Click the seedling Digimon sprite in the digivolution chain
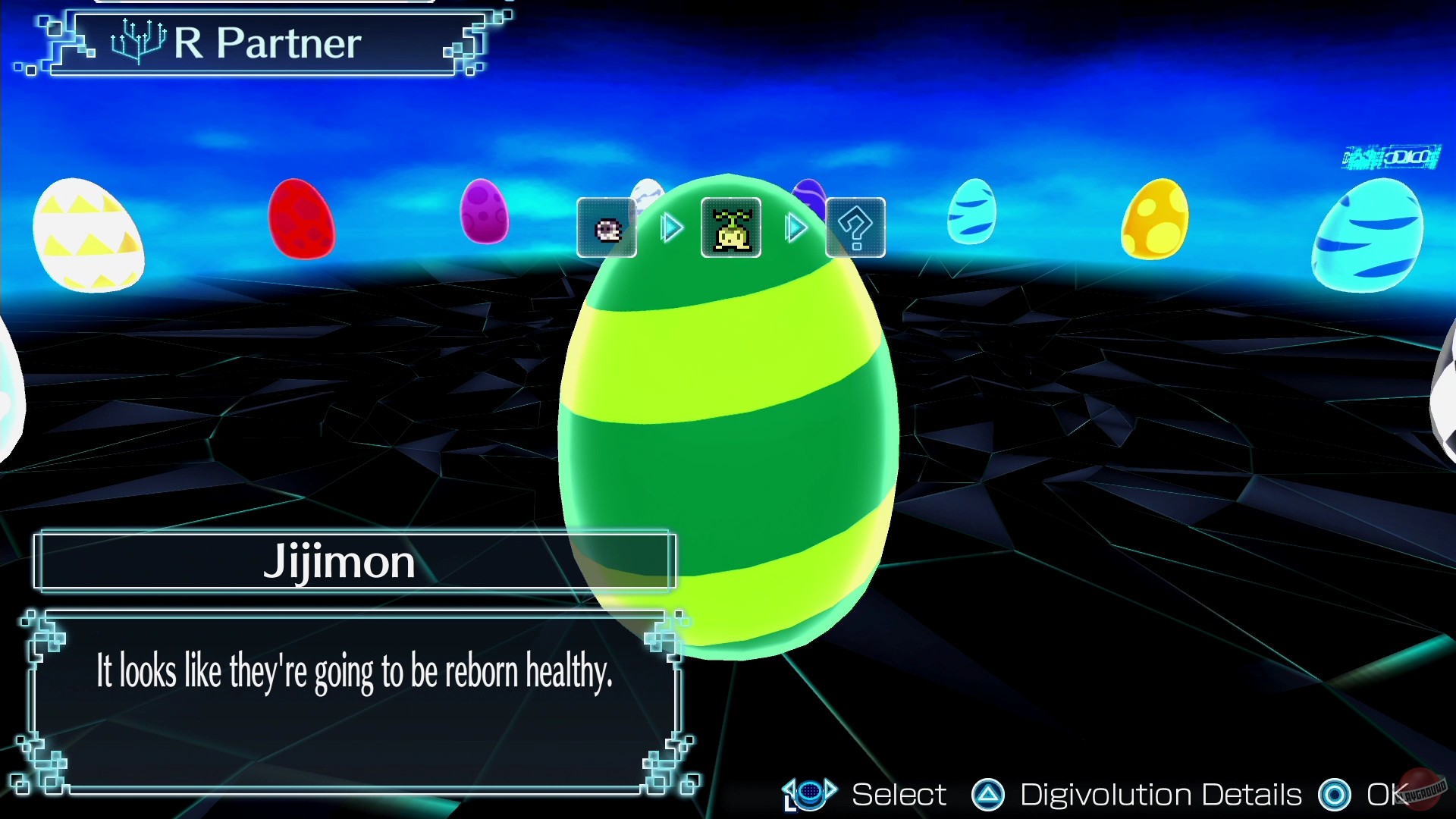1456x819 pixels. [730, 227]
